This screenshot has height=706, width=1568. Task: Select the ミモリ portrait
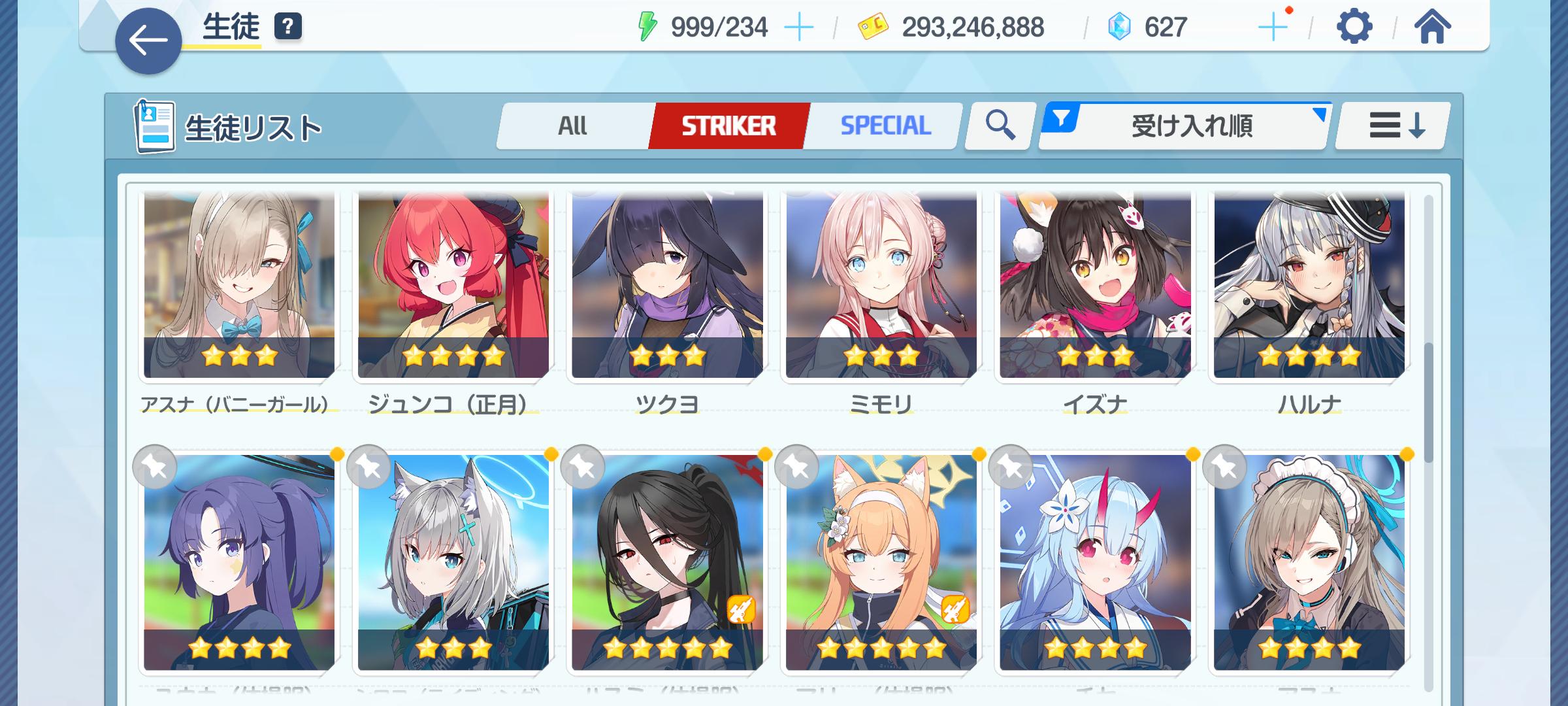click(881, 288)
